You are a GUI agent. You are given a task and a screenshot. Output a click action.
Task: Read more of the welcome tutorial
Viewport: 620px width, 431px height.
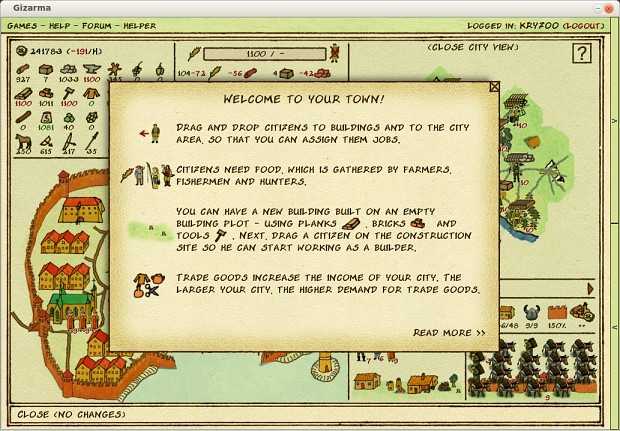point(449,333)
